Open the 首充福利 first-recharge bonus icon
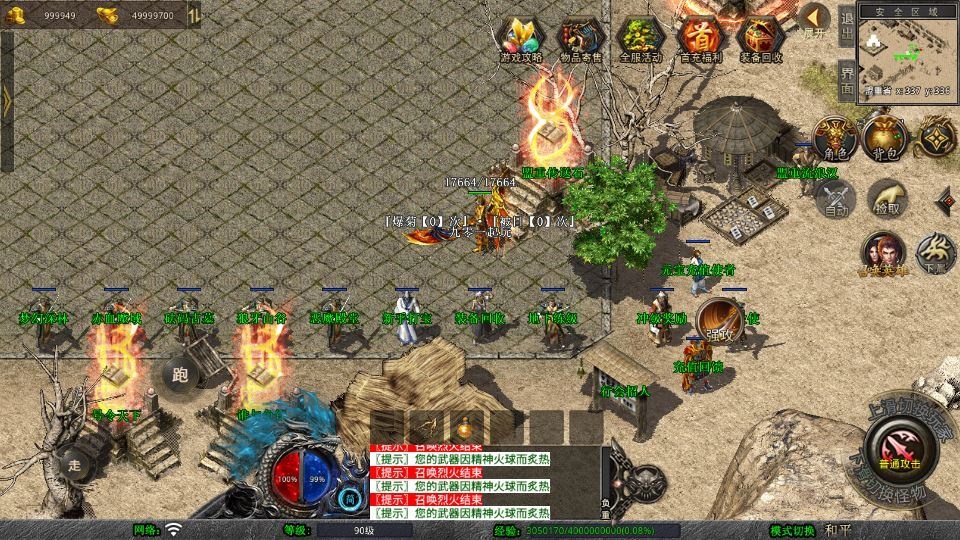The image size is (960, 540). 701,39
